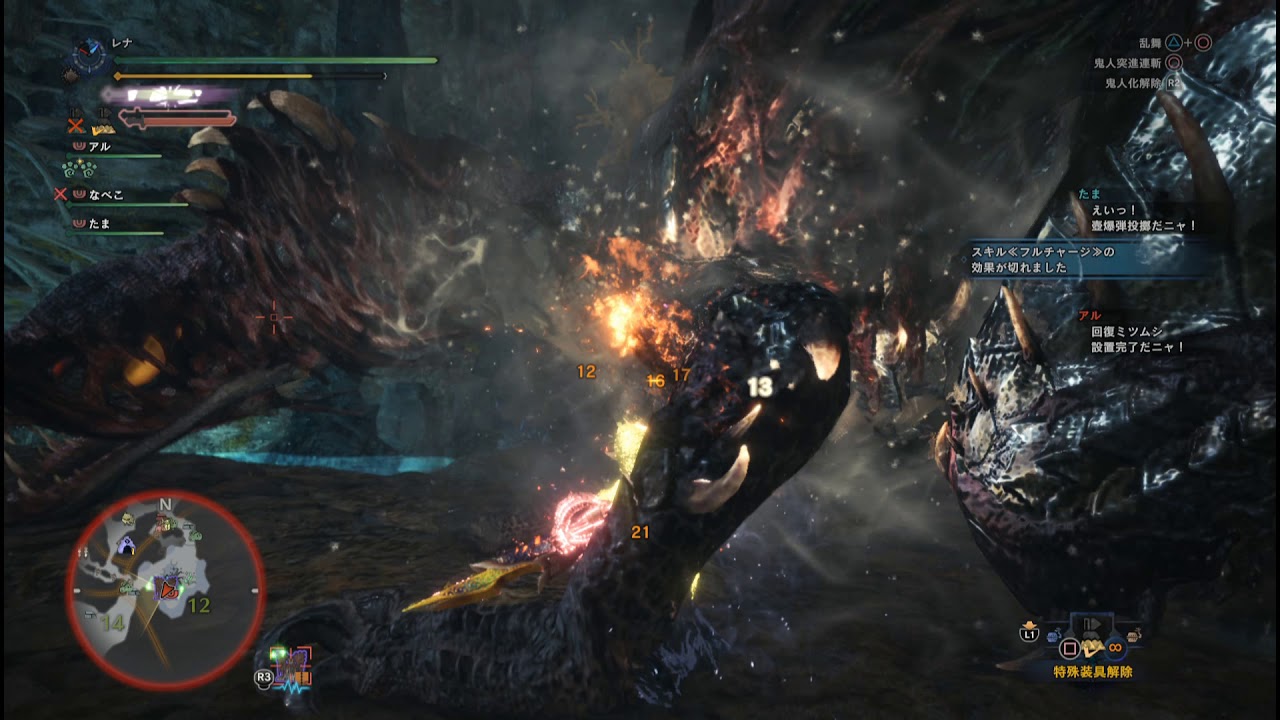
Task: Select party member たま in the list
Action: (100, 224)
